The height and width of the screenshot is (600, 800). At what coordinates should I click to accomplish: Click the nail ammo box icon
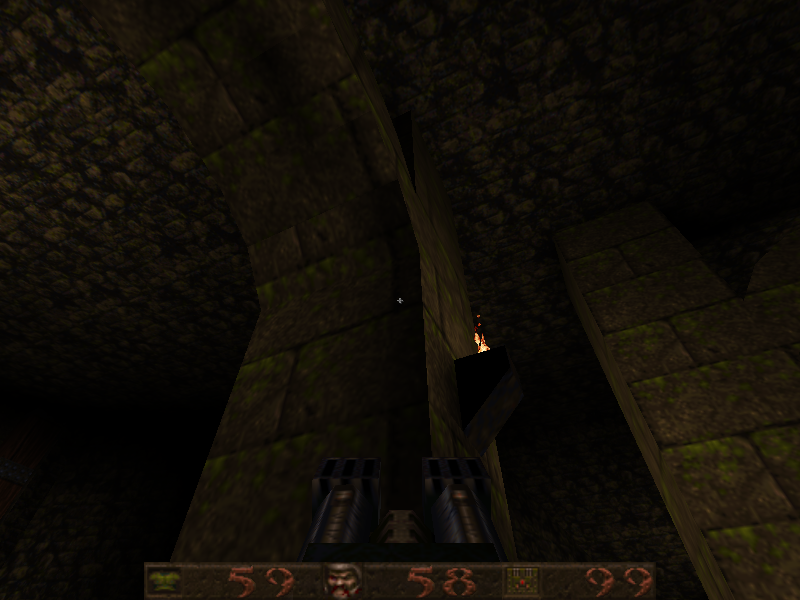tap(521, 580)
